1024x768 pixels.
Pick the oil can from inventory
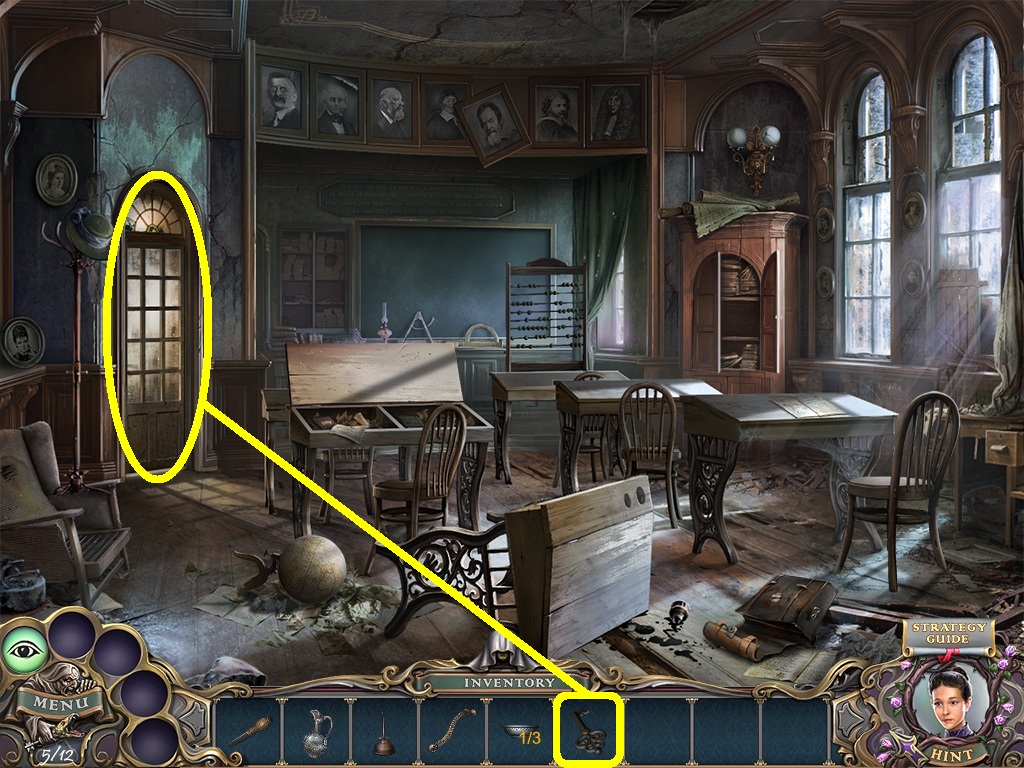coord(383,735)
